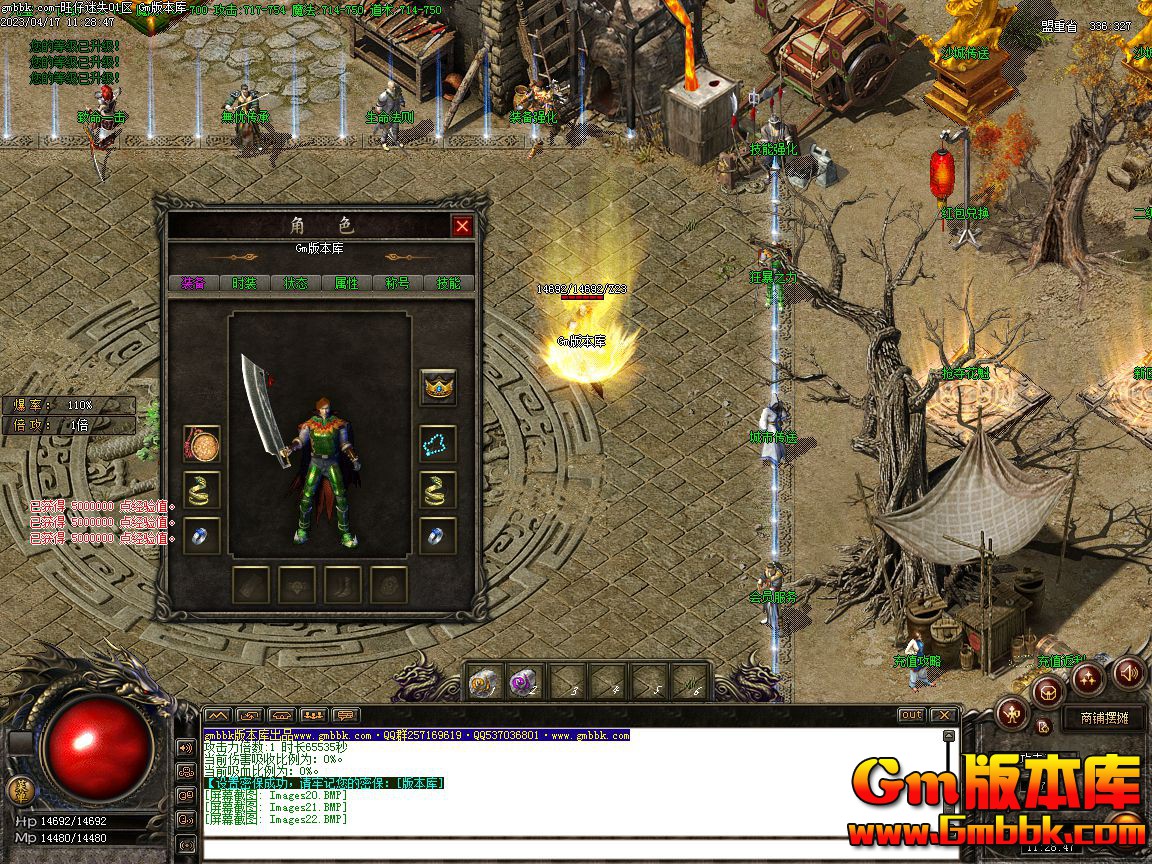
Task: Click the blue bead necklace slot
Action: pos(437,443)
